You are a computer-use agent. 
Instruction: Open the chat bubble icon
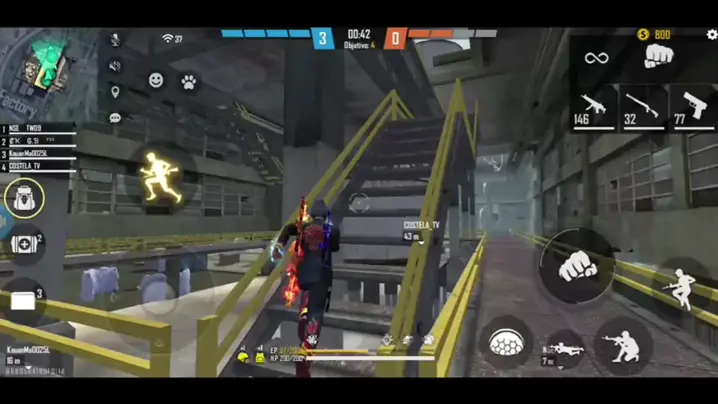tap(115, 118)
